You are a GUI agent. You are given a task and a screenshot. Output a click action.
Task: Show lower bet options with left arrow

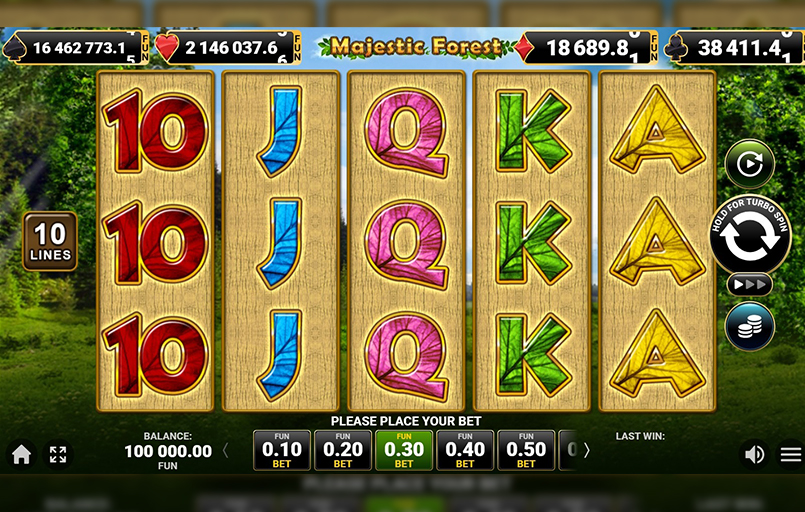225,451
